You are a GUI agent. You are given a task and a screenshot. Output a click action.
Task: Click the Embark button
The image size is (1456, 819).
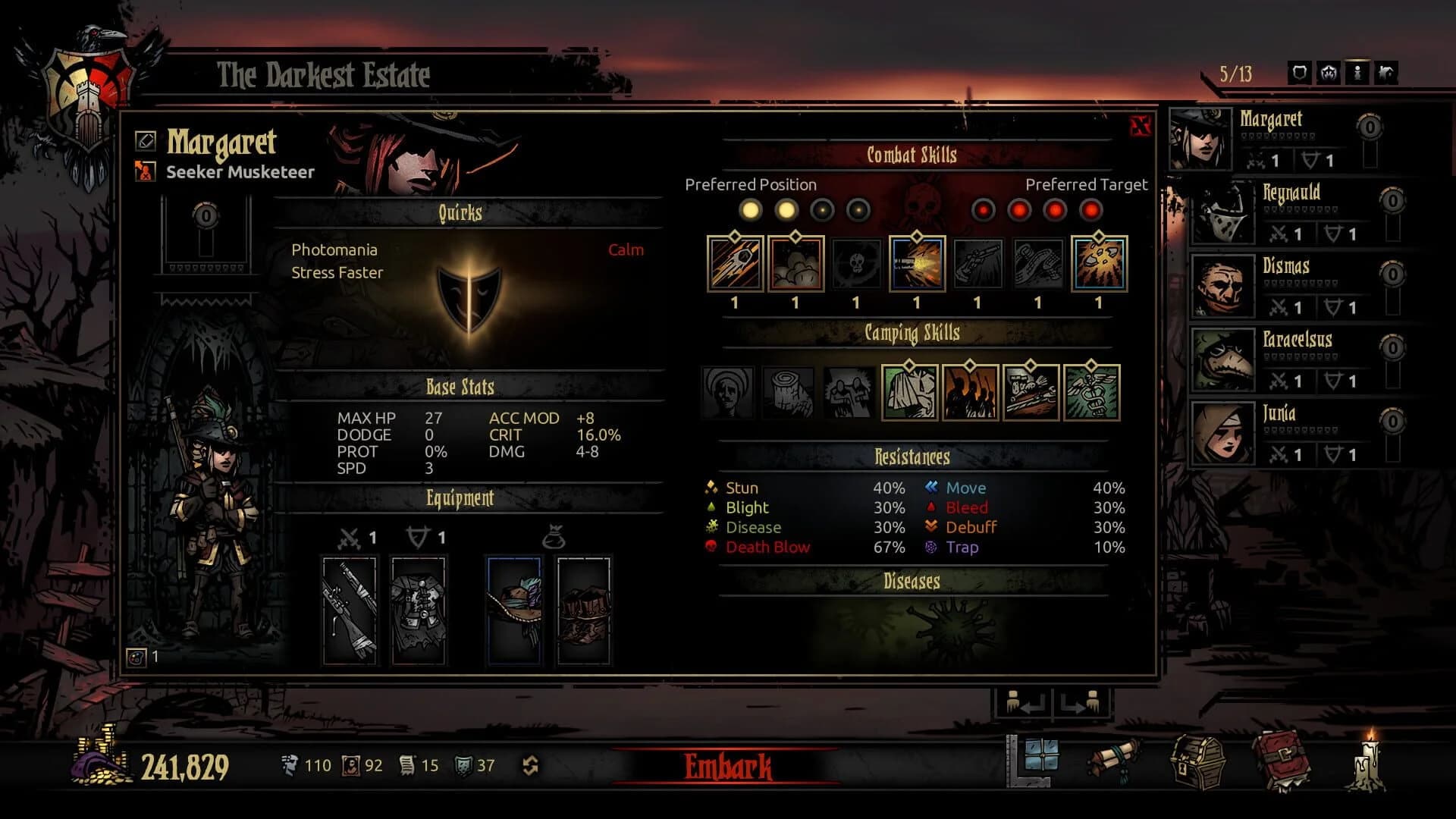point(728,767)
